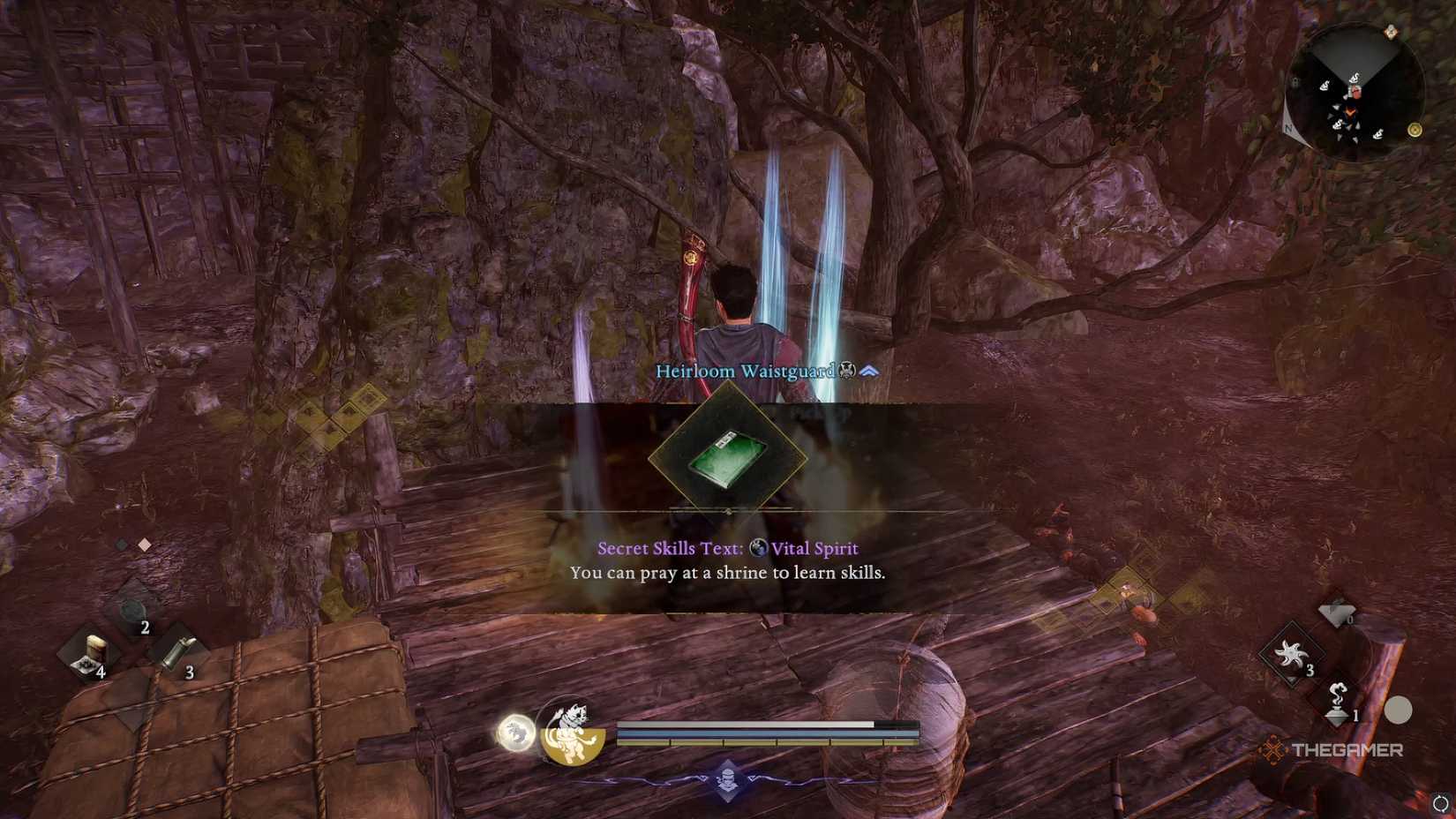Expand the blue chevron next to Heirloom Waistguard
1456x819 pixels.
click(868, 372)
